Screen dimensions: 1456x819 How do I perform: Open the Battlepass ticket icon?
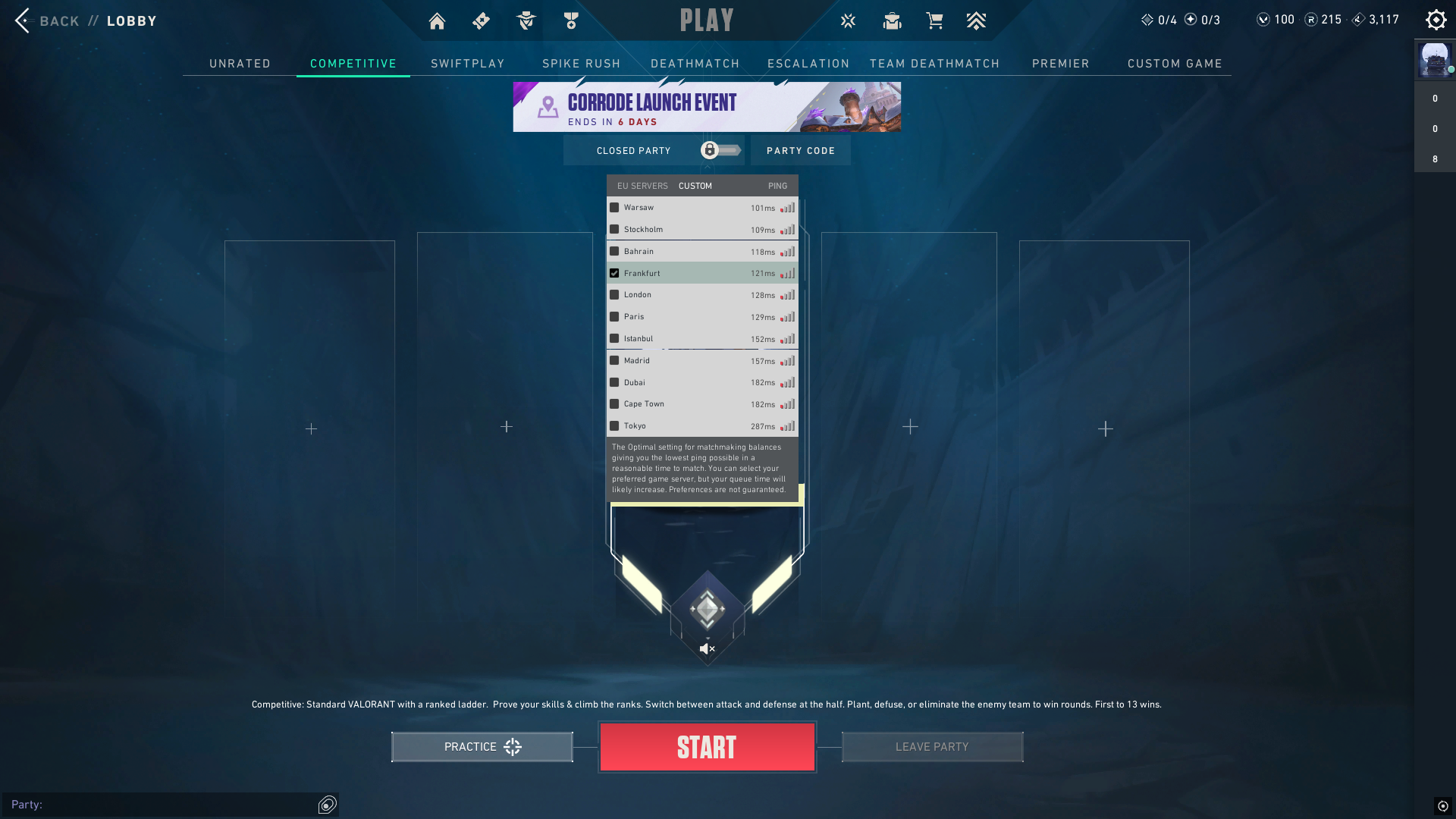(481, 20)
